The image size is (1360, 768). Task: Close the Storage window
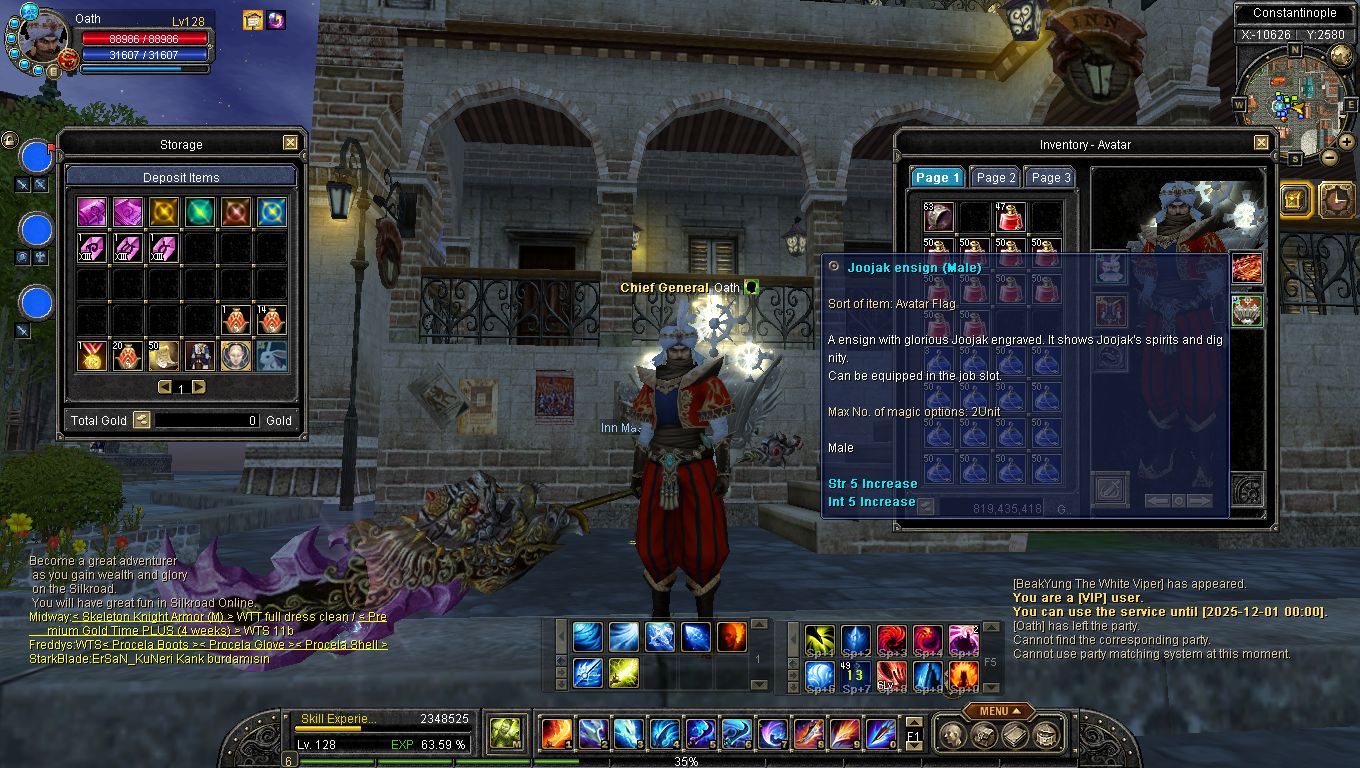click(x=290, y=144)
